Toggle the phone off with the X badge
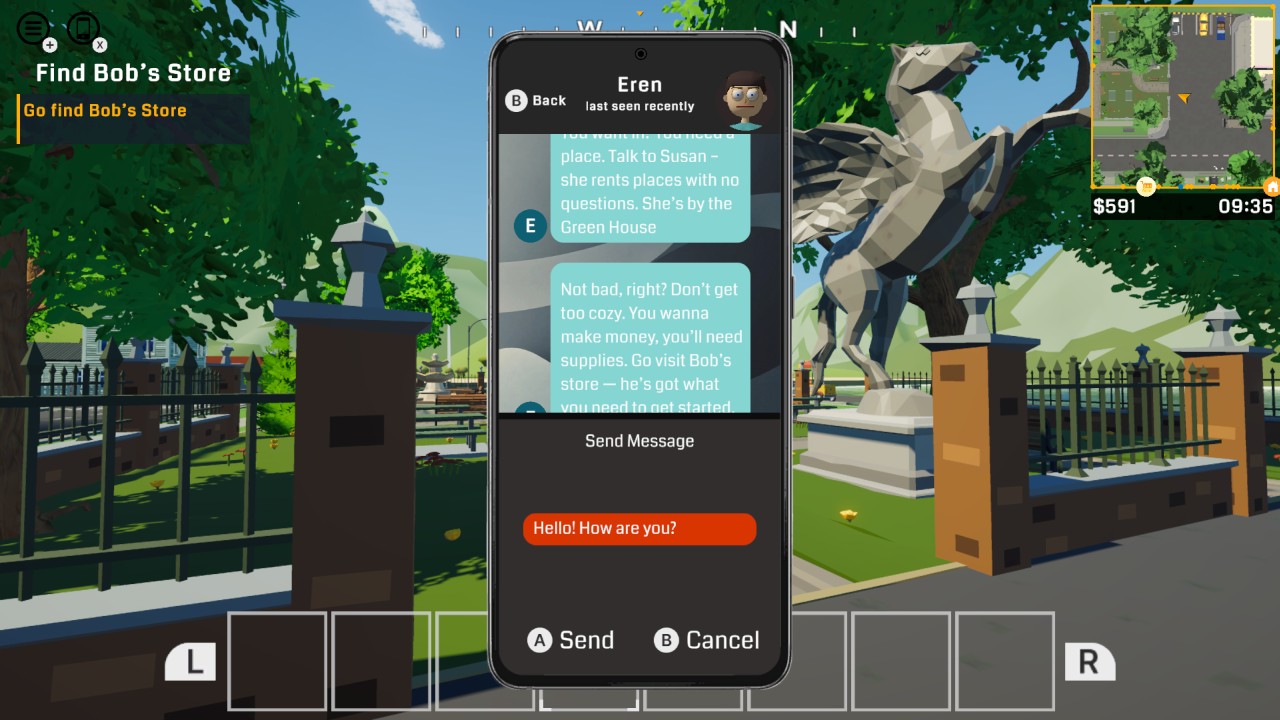 point(99,45)
